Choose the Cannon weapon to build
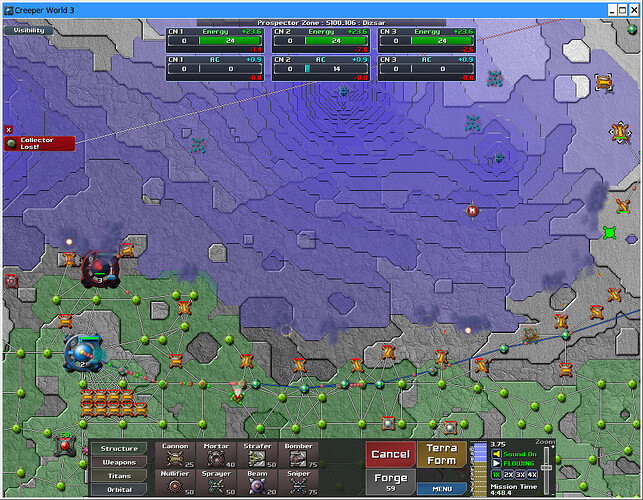 (x=175, y=456)
